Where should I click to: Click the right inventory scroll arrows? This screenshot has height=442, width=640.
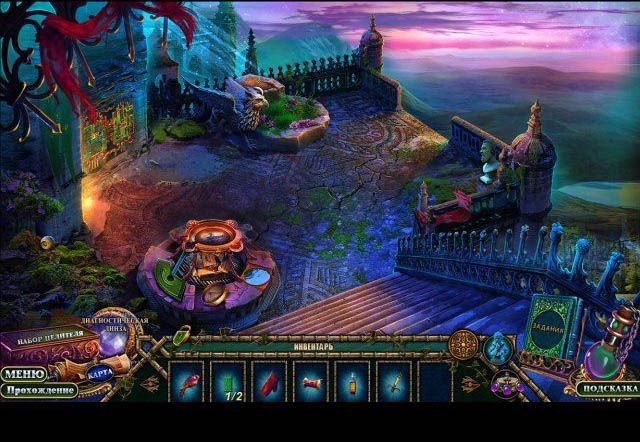[470, 383]
